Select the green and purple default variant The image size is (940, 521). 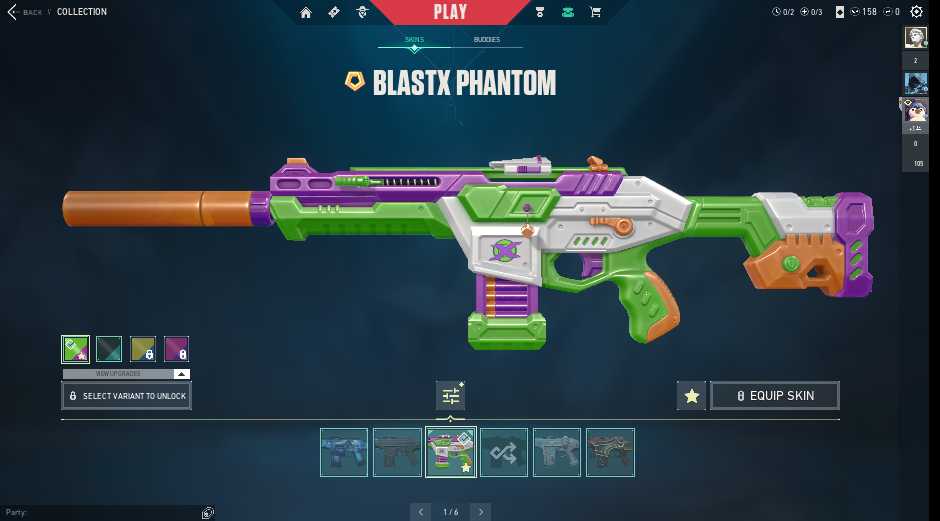pos(75,349)
